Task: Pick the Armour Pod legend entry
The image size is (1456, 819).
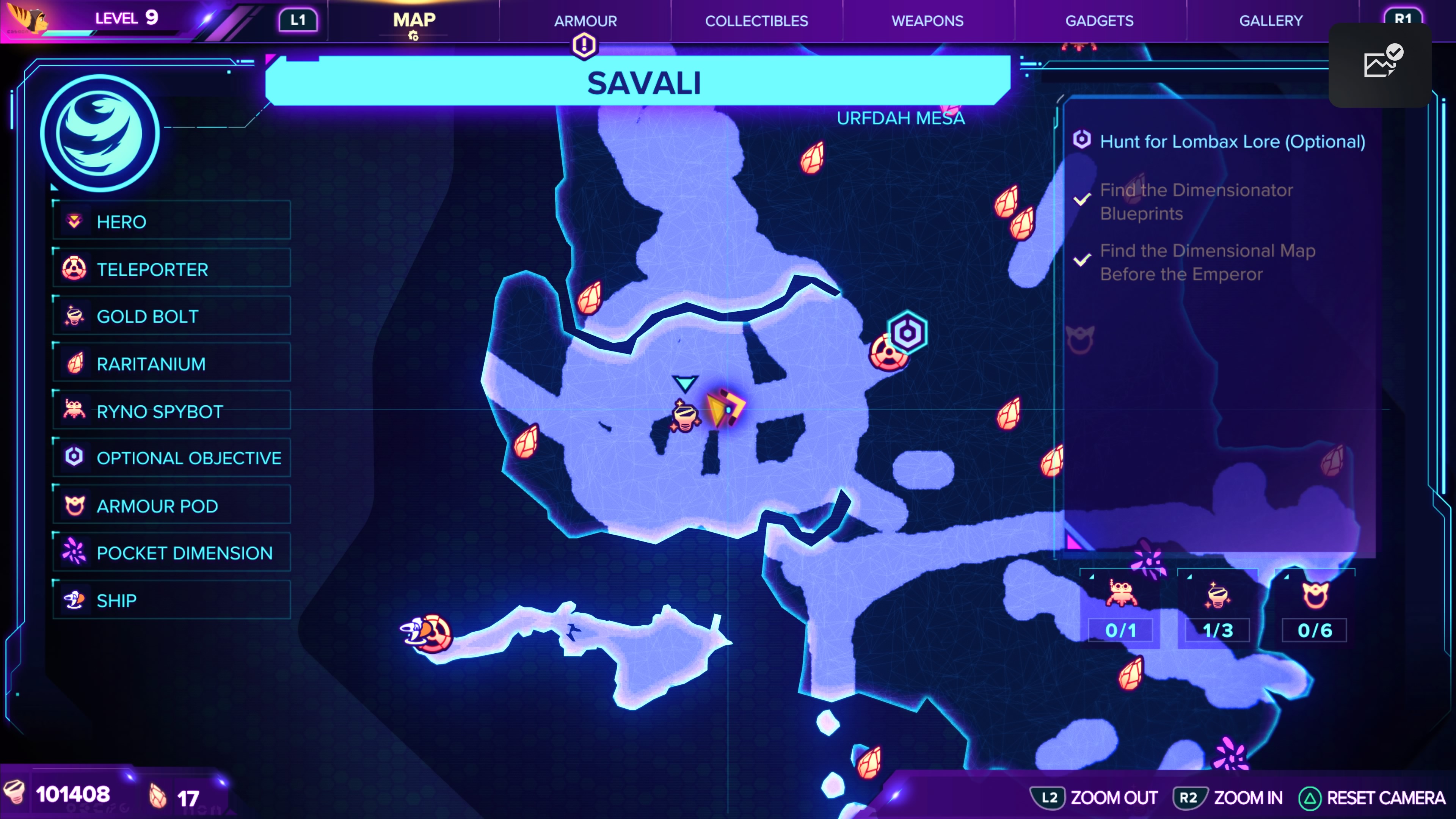Action: [x=171, y=505]
